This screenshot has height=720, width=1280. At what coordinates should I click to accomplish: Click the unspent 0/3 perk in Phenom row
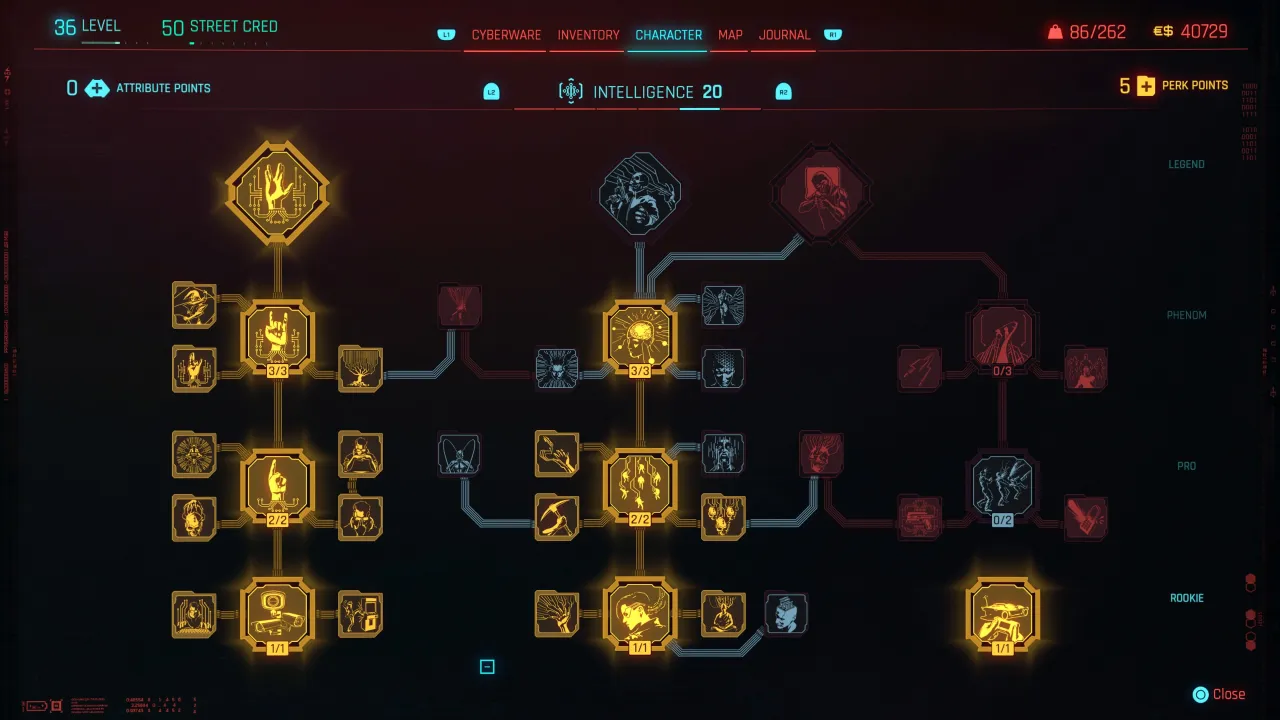click(x=1003, y=337)
